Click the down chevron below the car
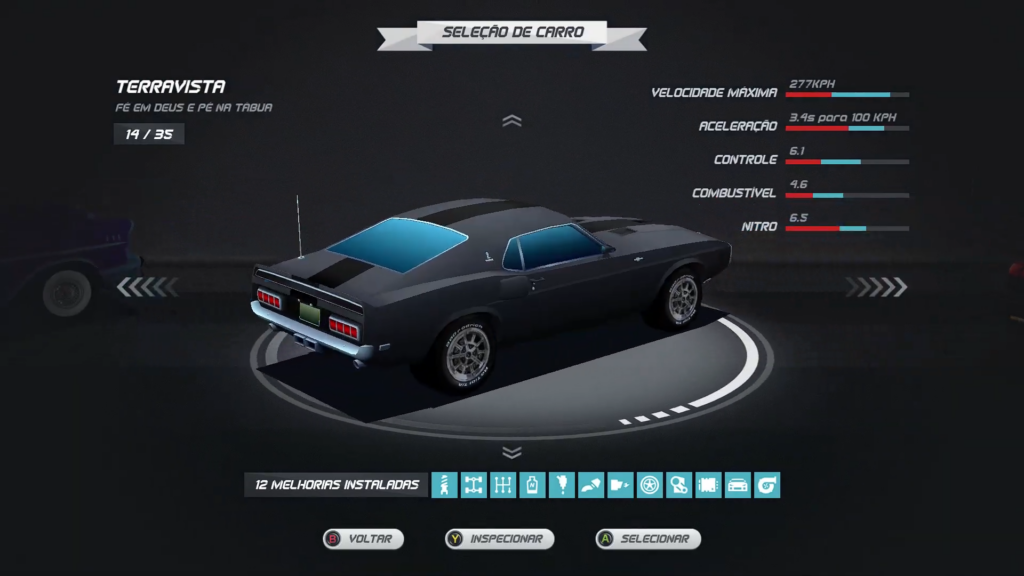Image resolution: width=1024 pixels, height=576 pixels. (512, 452)
